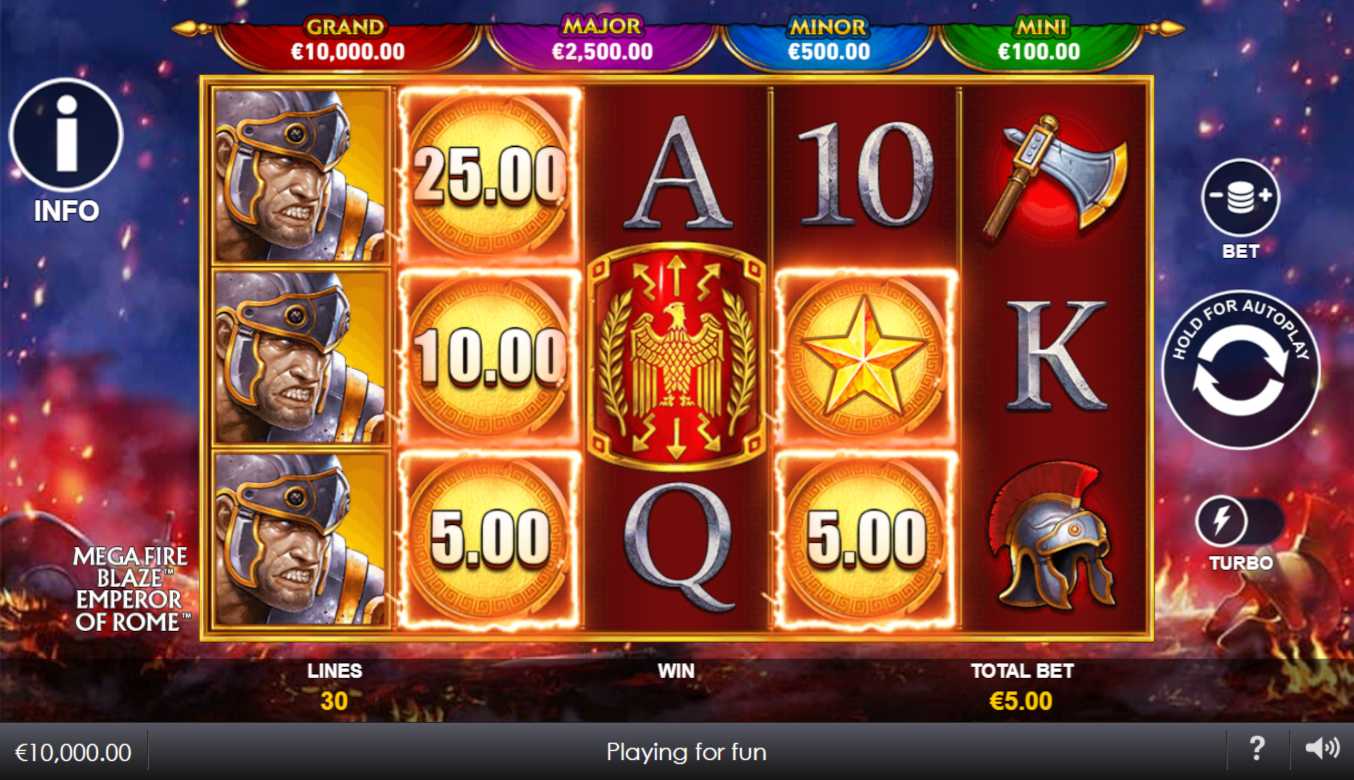
Task: Spin the reels with the circular arrows button
Action: (1240, 372)
